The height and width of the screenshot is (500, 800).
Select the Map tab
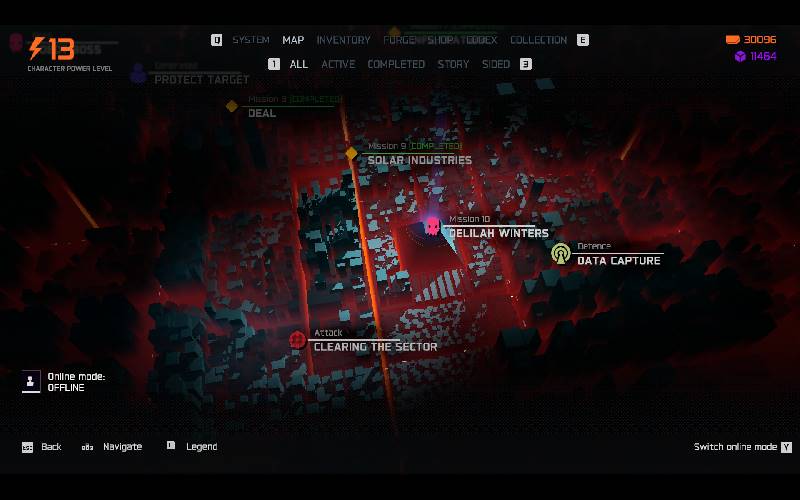click(x=293, y=40)
